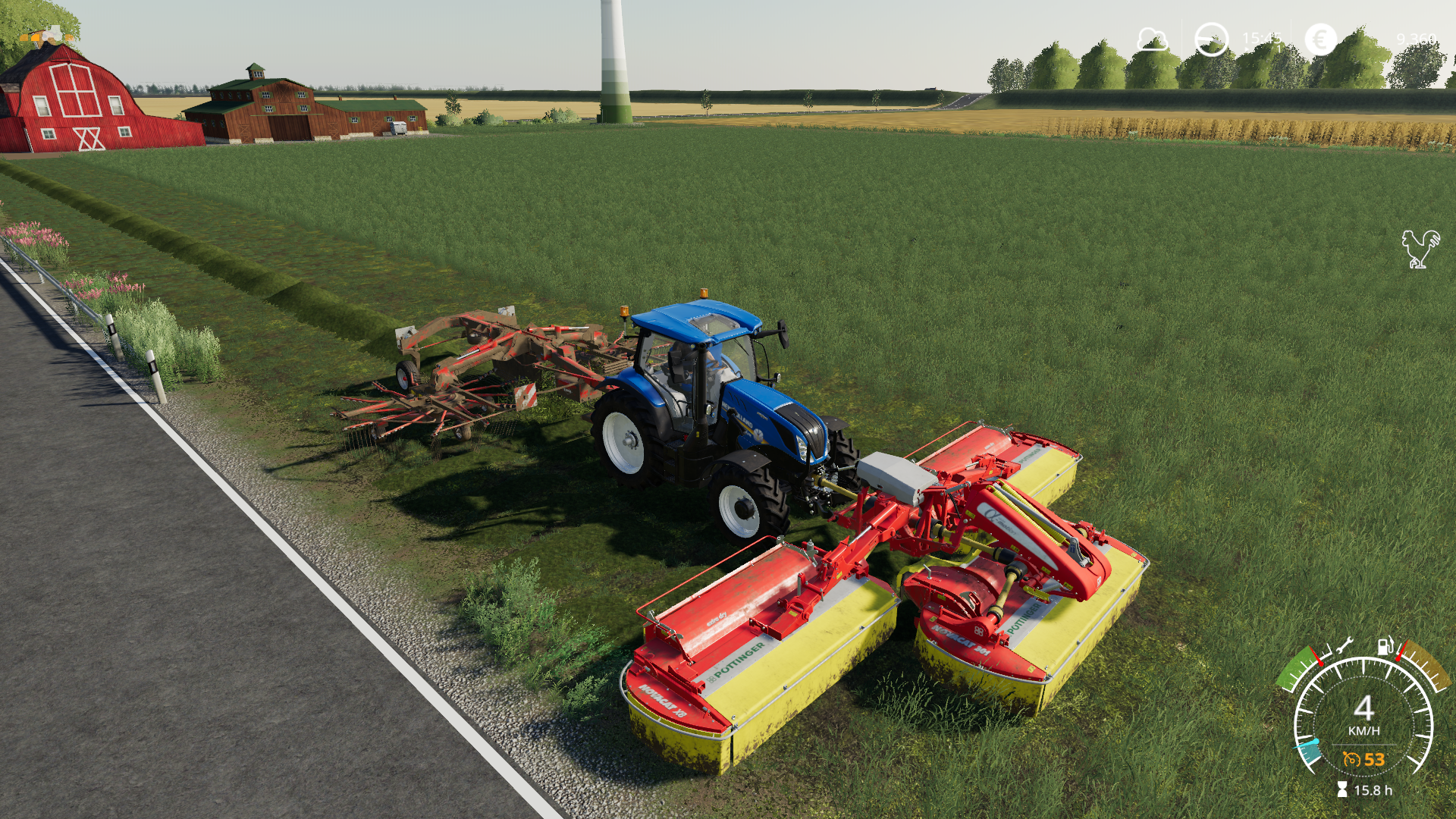This screenshot has height=819, width=1456.
Task: Click the wrench damage indicator on the speedometer
Action: (1345, 646)
